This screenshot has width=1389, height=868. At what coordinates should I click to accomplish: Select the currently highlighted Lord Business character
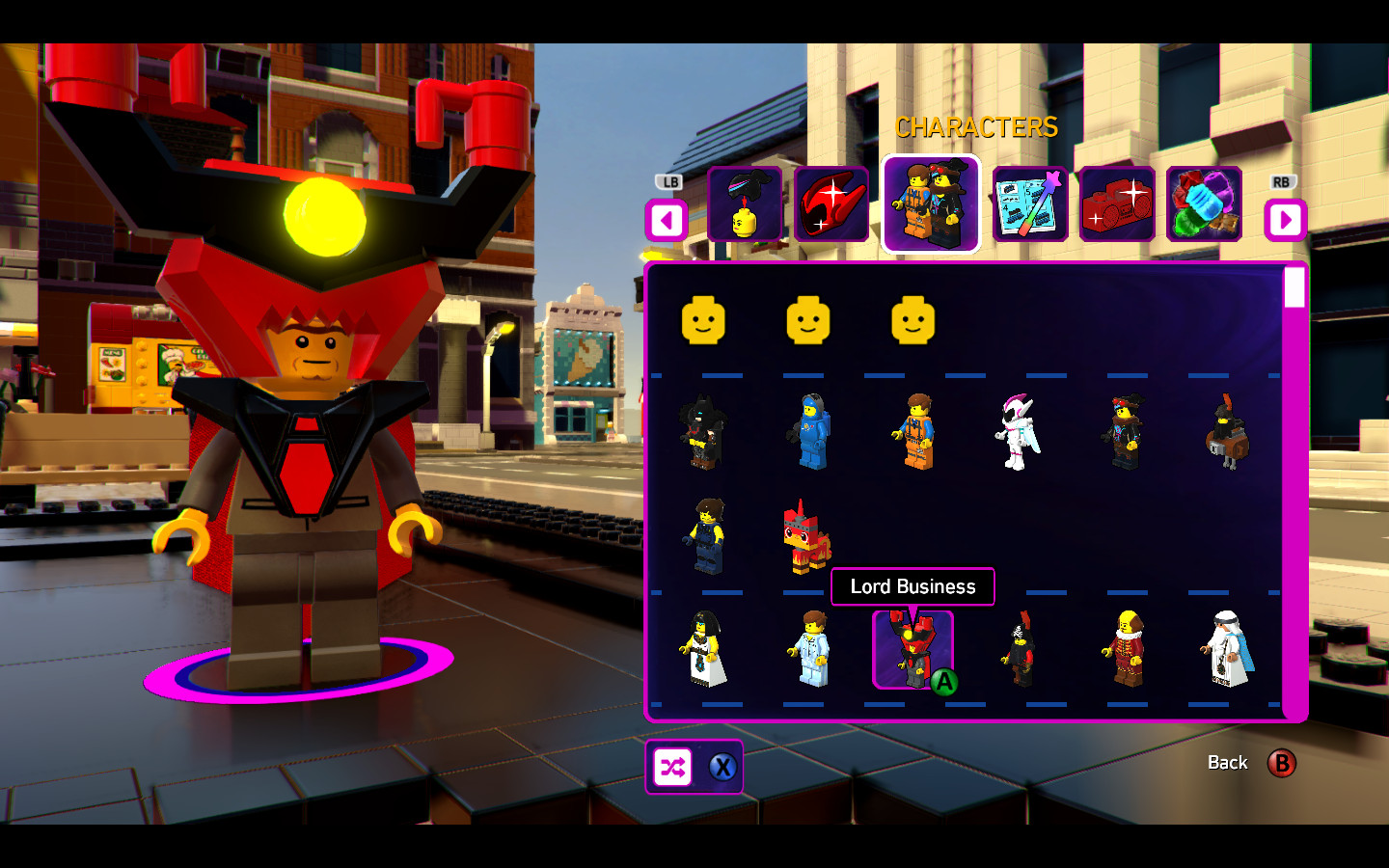[x=912, y=648]
